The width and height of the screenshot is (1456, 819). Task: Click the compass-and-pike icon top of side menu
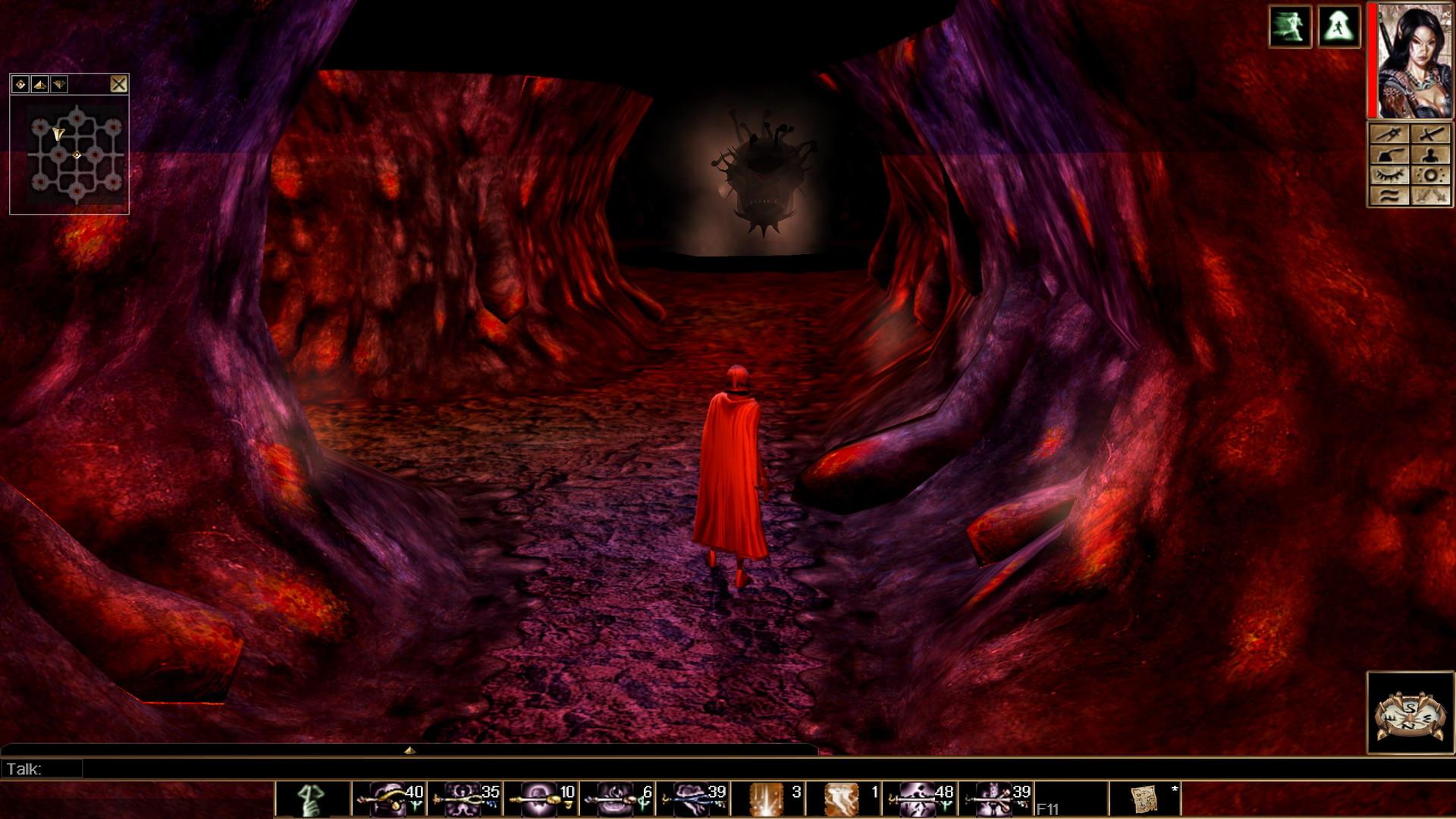(1390, 134)
